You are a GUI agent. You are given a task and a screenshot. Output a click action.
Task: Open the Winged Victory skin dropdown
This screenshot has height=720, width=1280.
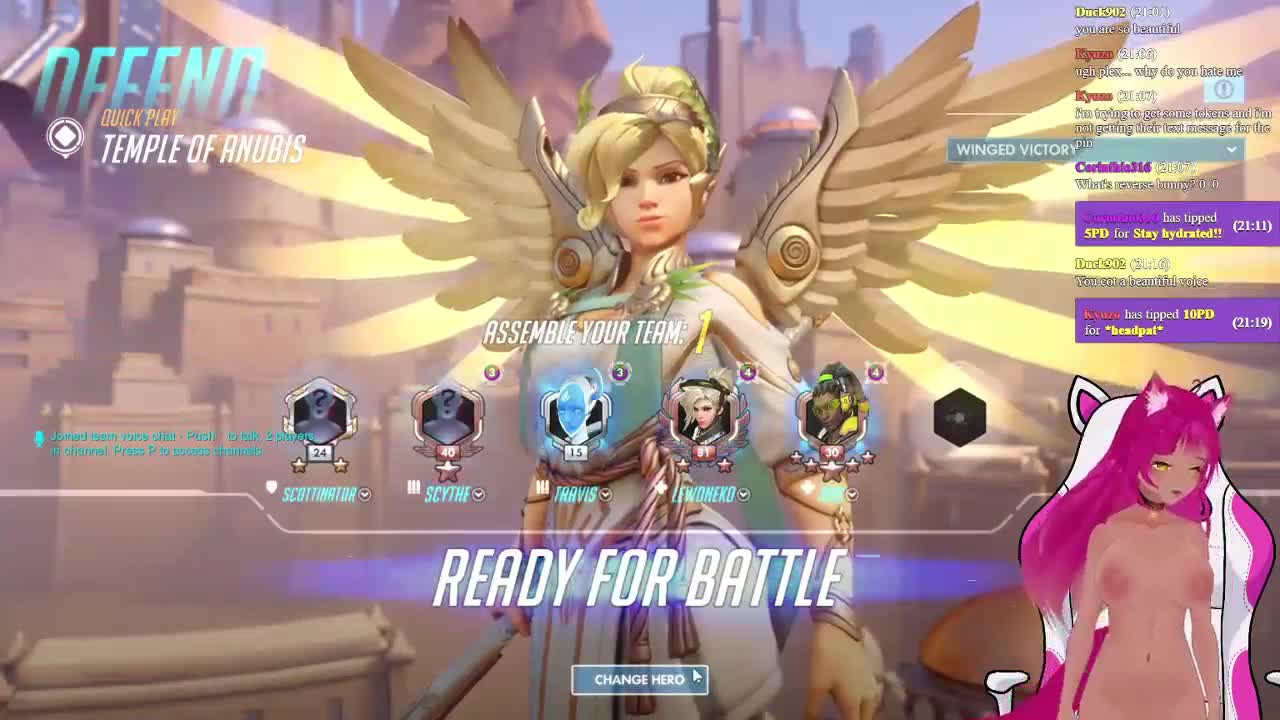click(1231, 150)
